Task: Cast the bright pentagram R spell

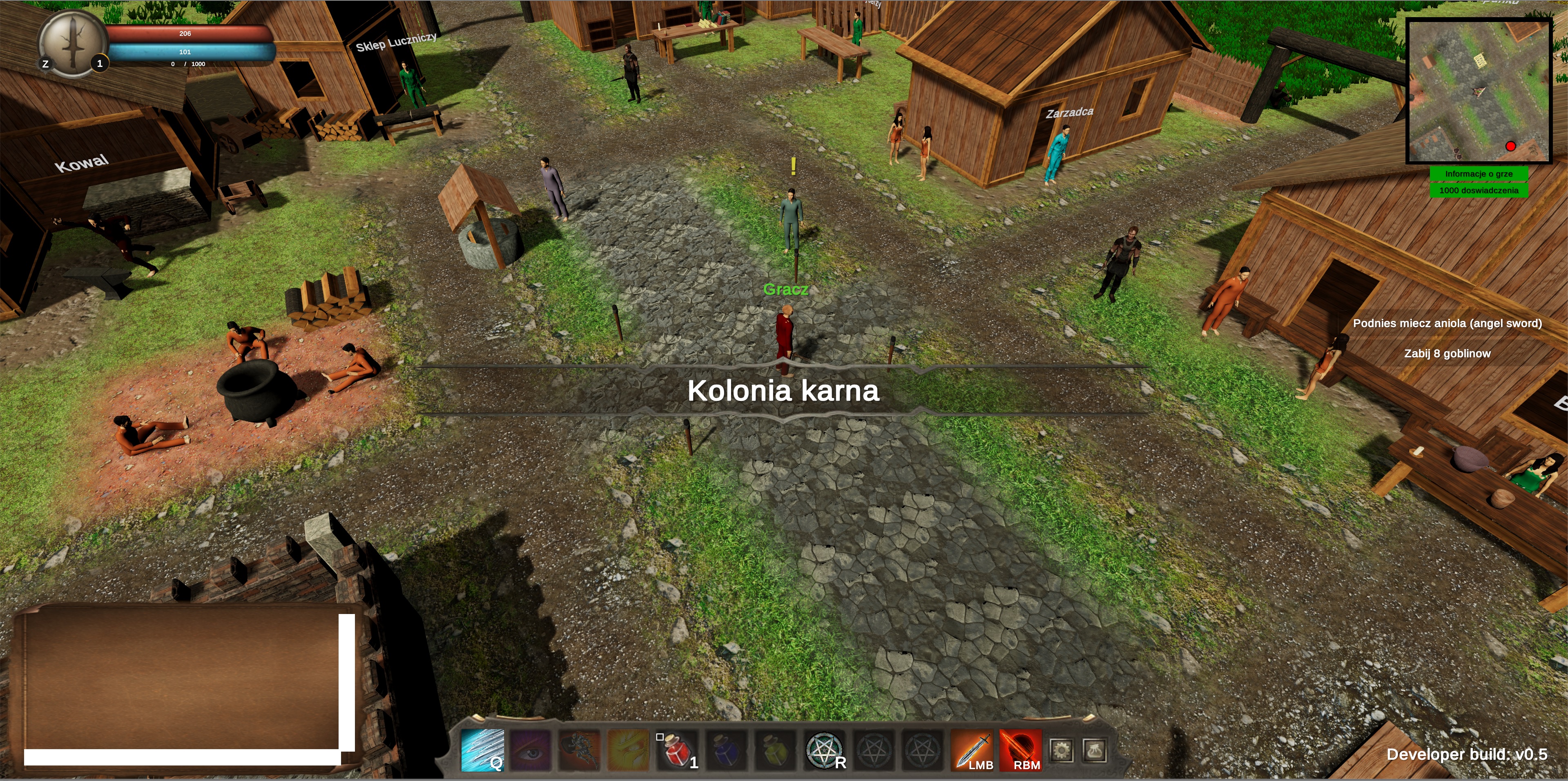Action: tap(824, 750)
